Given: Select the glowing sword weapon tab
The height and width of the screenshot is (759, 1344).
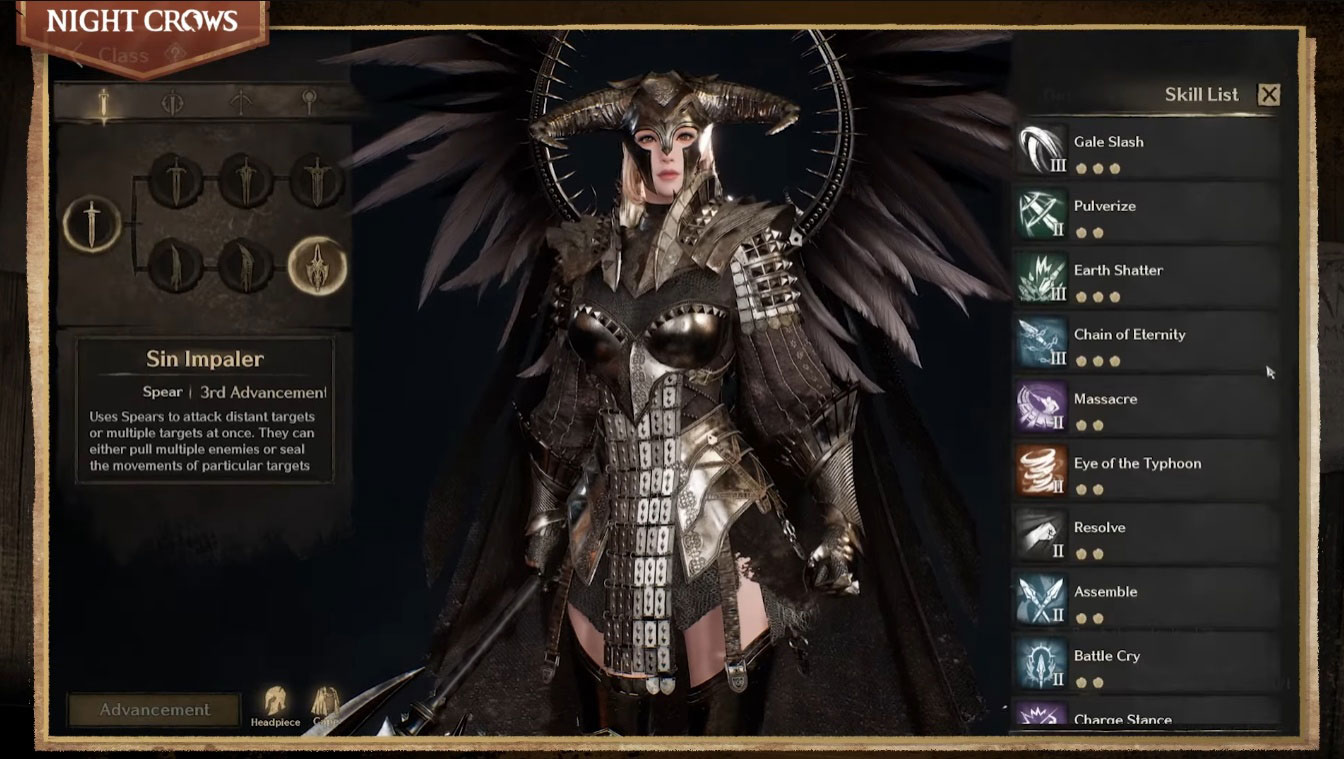Looking at the screenshot, I should (x=103, y=102).
